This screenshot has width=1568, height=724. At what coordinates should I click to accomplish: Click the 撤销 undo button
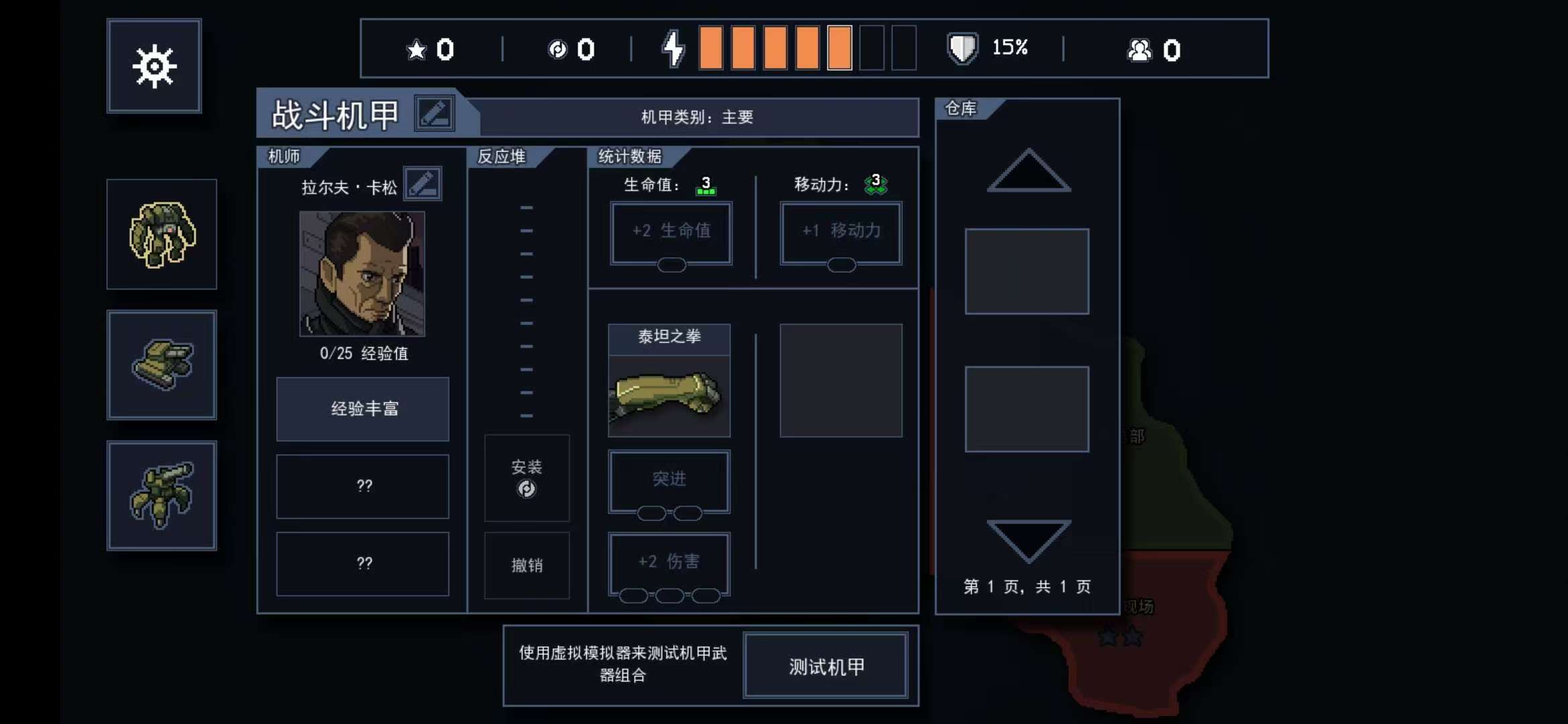527,565
